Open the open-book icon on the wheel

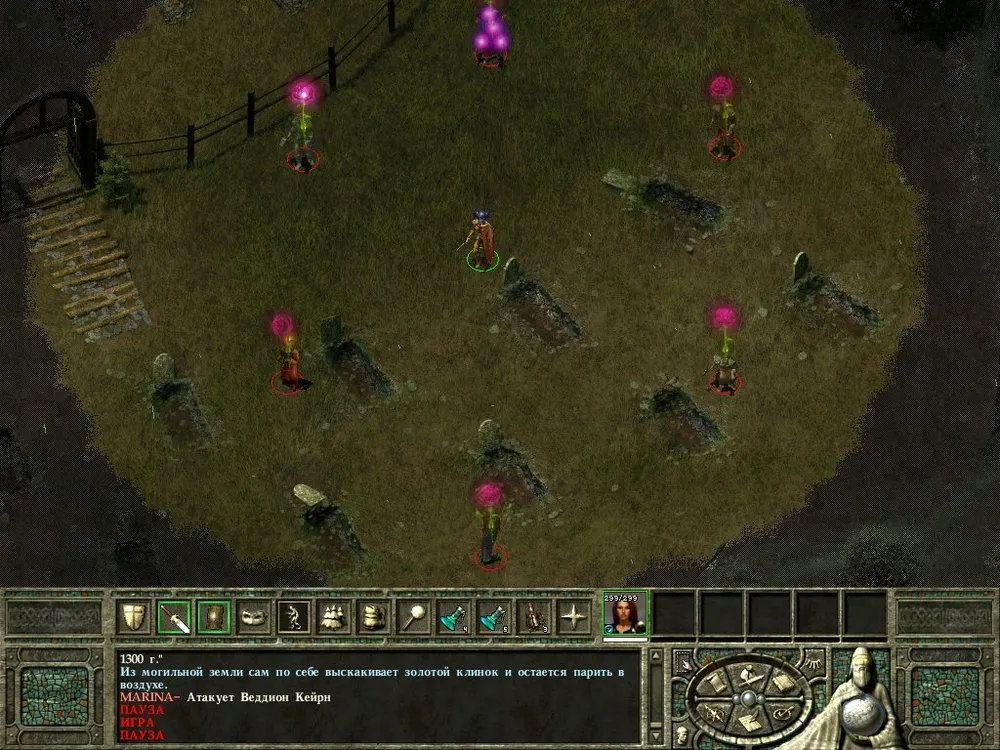[783, 683]
